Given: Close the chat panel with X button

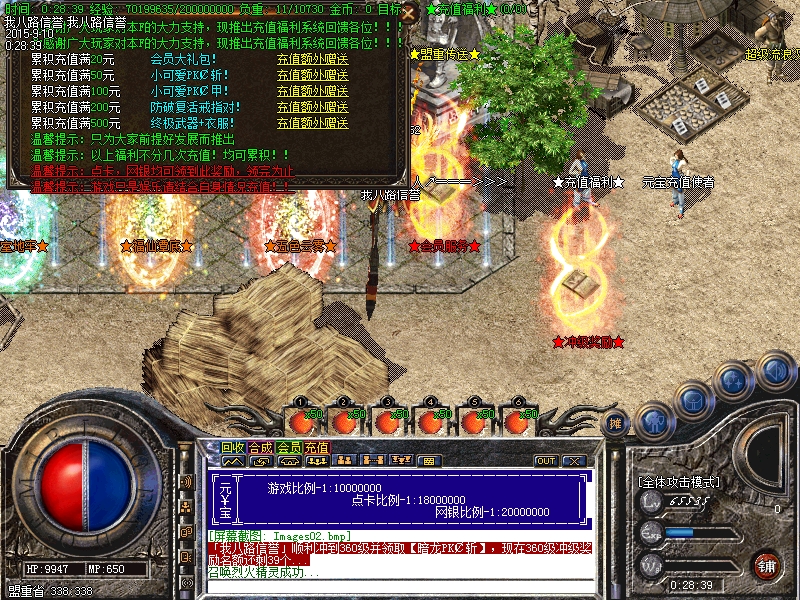Looking at the screenshot, I should [573, 461].
